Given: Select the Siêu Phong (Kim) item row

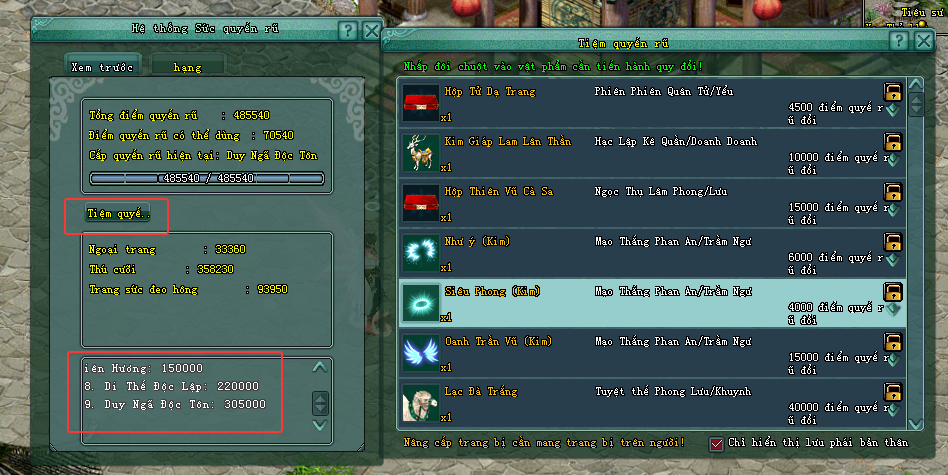Looking at the screenshot, I should tap(640, 302).
